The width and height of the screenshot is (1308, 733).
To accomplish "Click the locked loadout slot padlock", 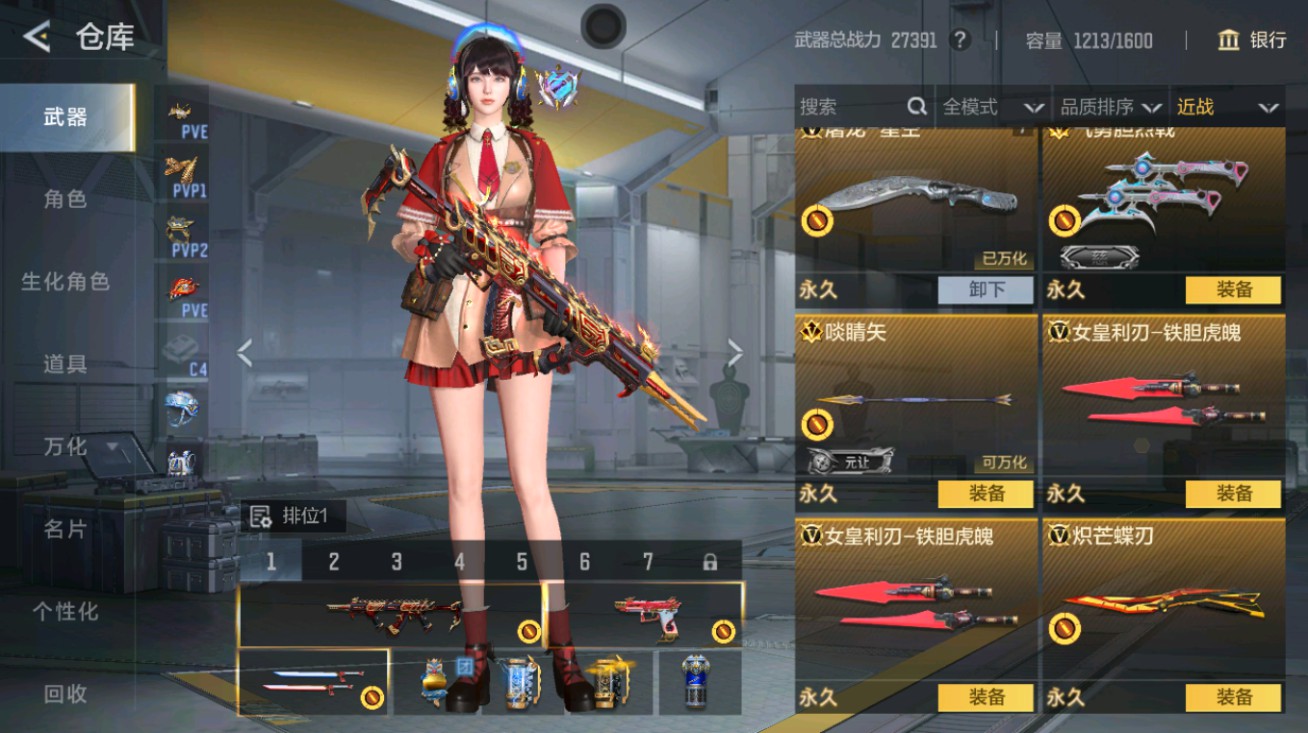I will (x=708, y=563).
